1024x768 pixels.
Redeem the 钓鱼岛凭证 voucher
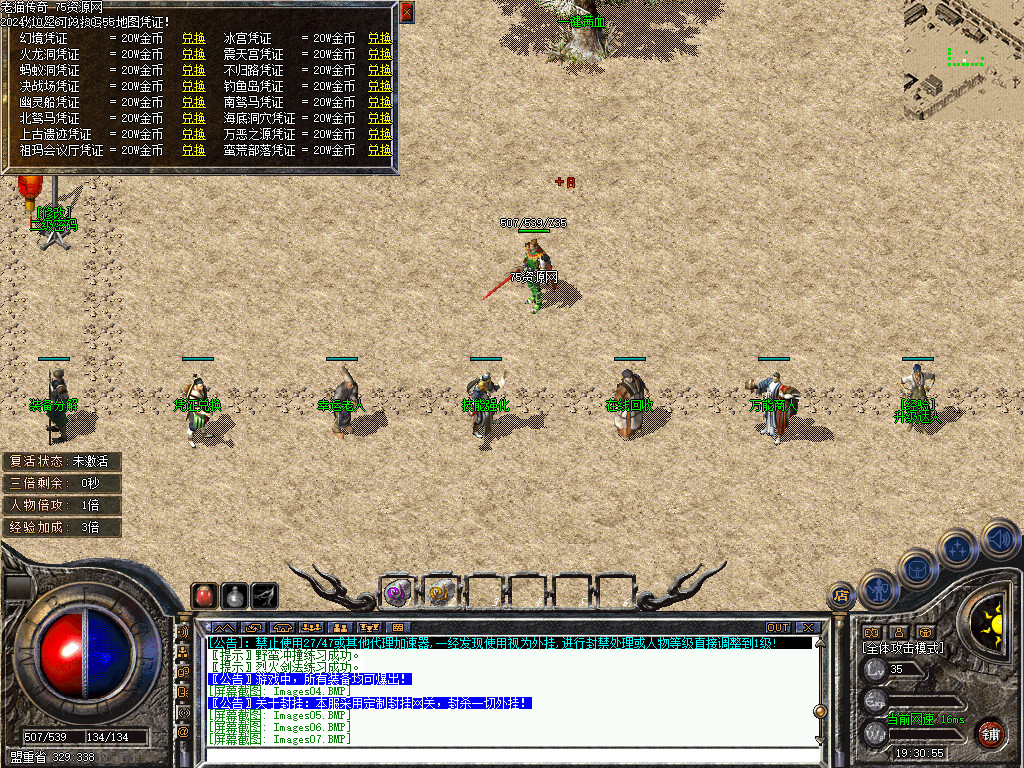[x=379, y=87]
